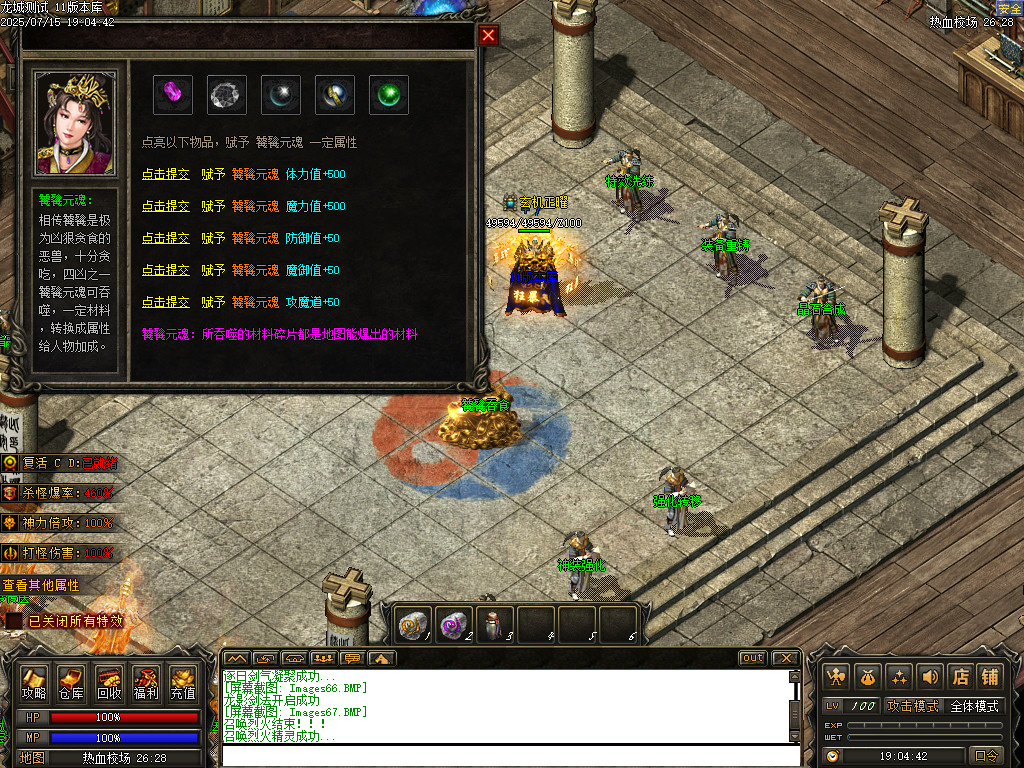Toggle the 已关闭所有特效 checkbox
1024x768 pixels.
tap(14, 621)
